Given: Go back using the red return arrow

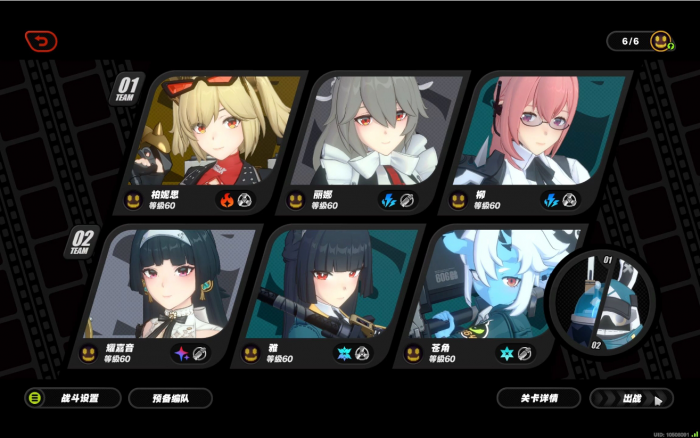Looking at the screenshot, I should tap(41, 41).
